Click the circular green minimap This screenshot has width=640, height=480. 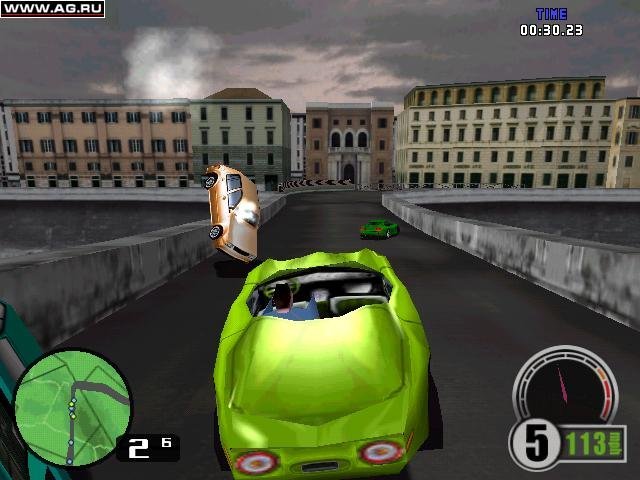pos(72,406)
